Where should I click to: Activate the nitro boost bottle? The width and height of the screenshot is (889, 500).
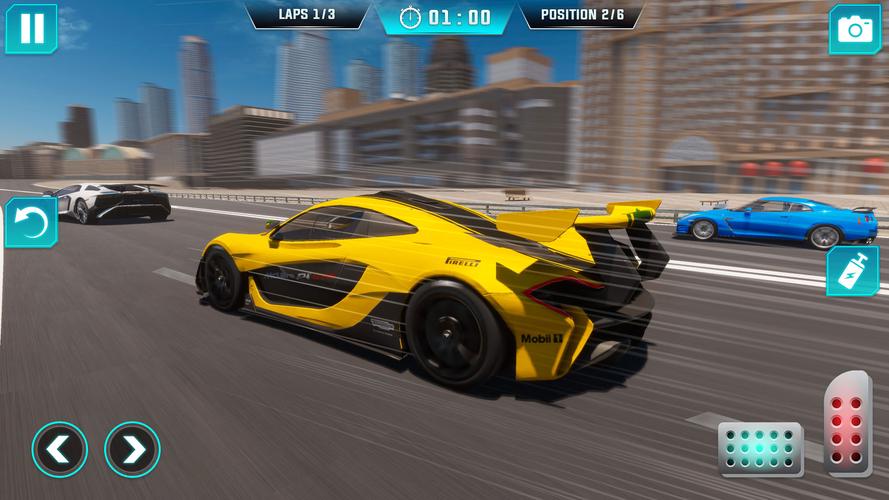coord(852,271)
